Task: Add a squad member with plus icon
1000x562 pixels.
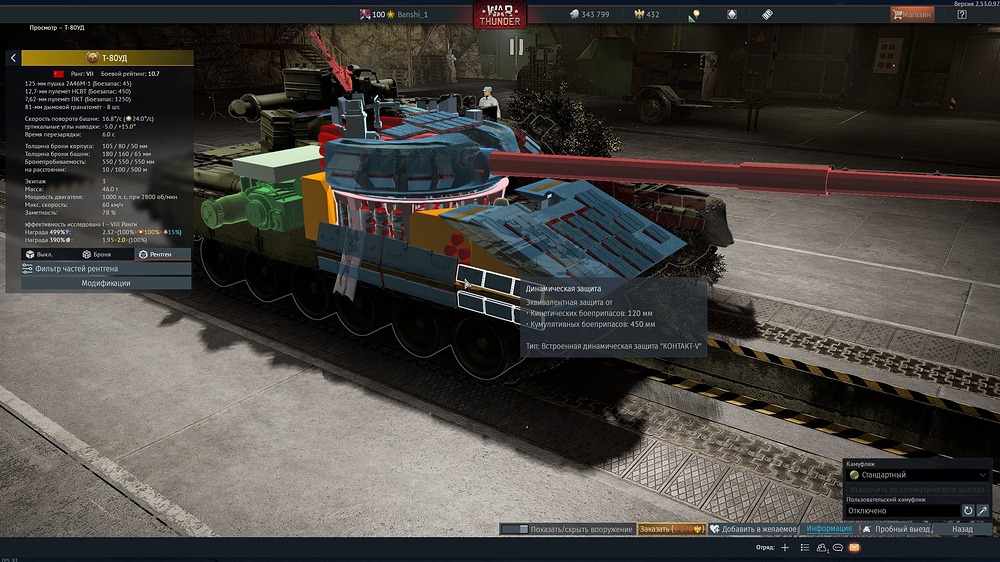Action: (x=785, y=548)
